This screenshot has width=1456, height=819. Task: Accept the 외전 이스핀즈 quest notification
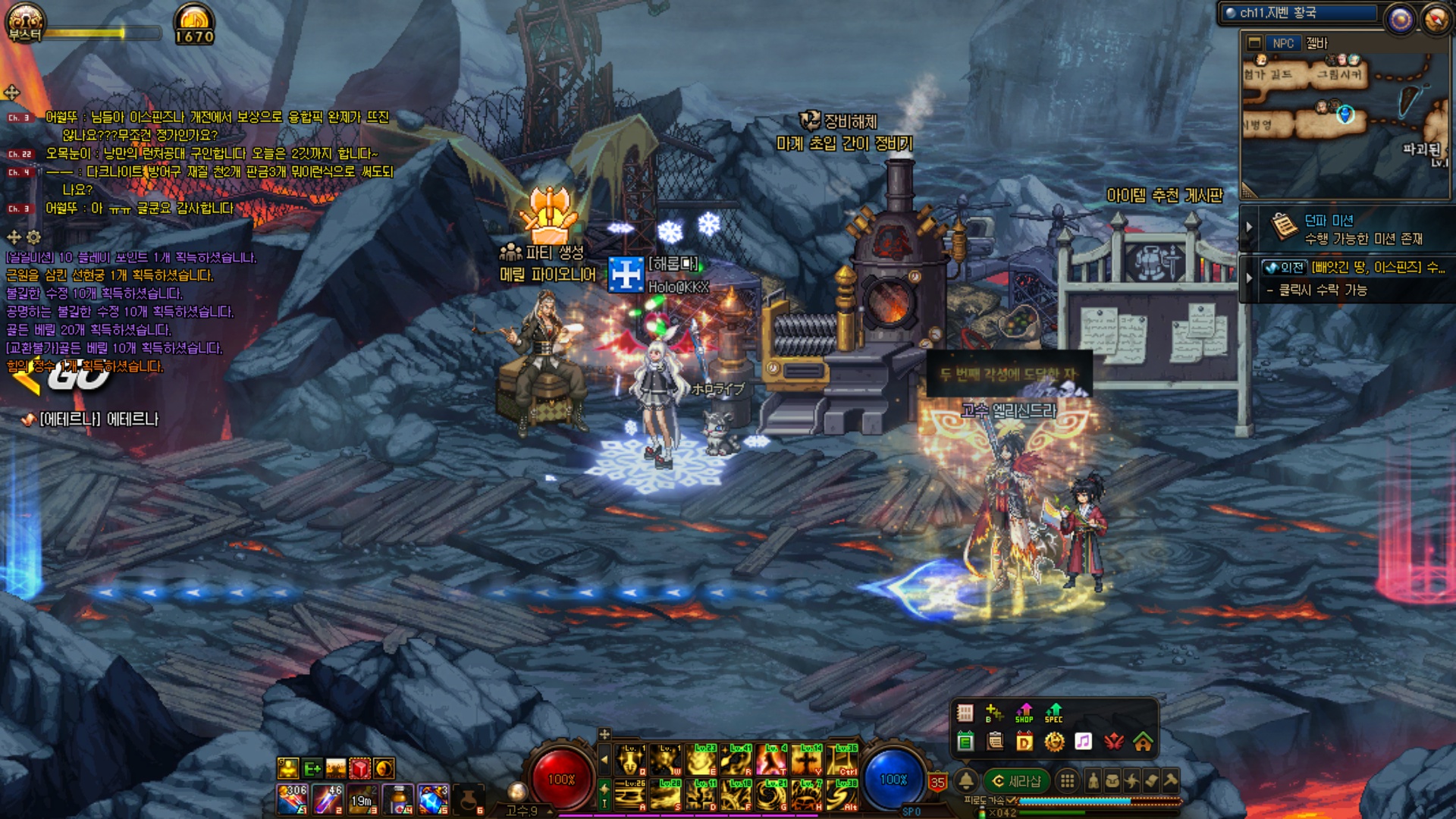[1353, 278]
